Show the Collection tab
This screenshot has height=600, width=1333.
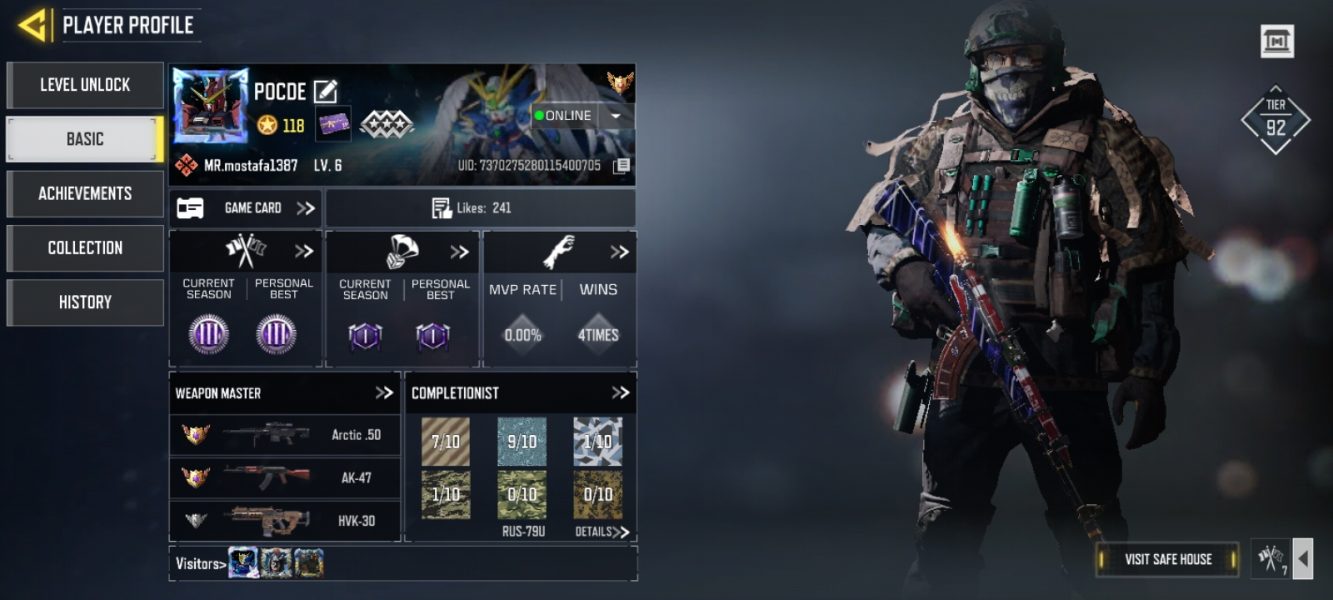click(85, 248)
